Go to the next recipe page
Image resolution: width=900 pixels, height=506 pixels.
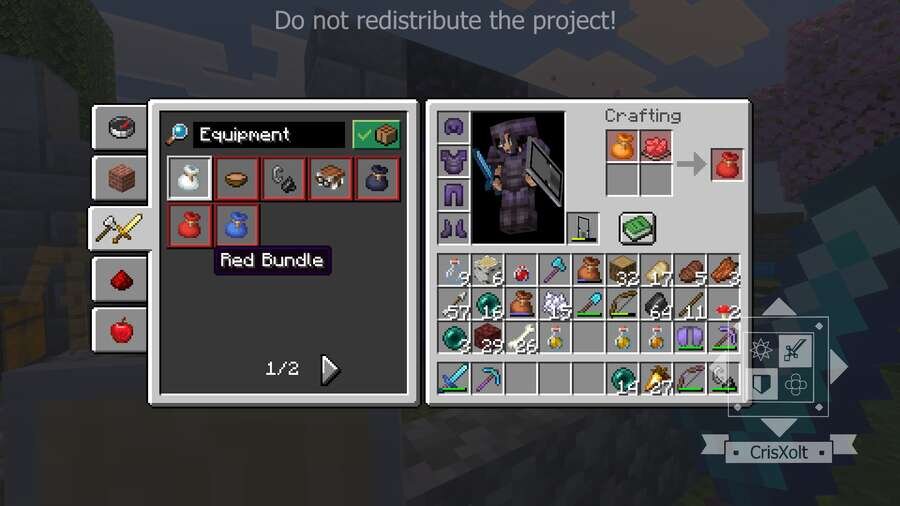pyautogui.click(x=330, y=370)
